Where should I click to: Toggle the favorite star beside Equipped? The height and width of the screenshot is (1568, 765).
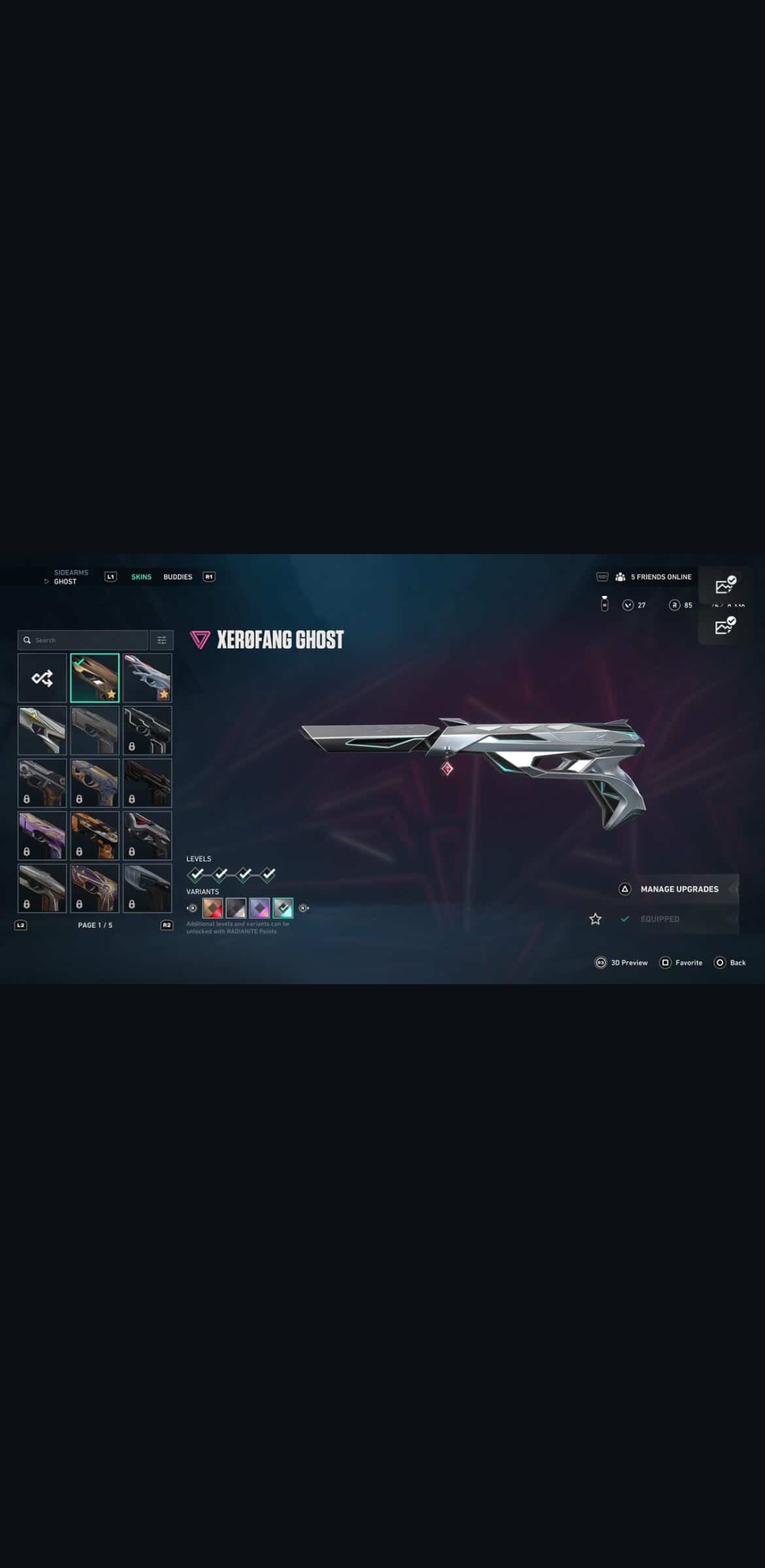tap(595, 919)
